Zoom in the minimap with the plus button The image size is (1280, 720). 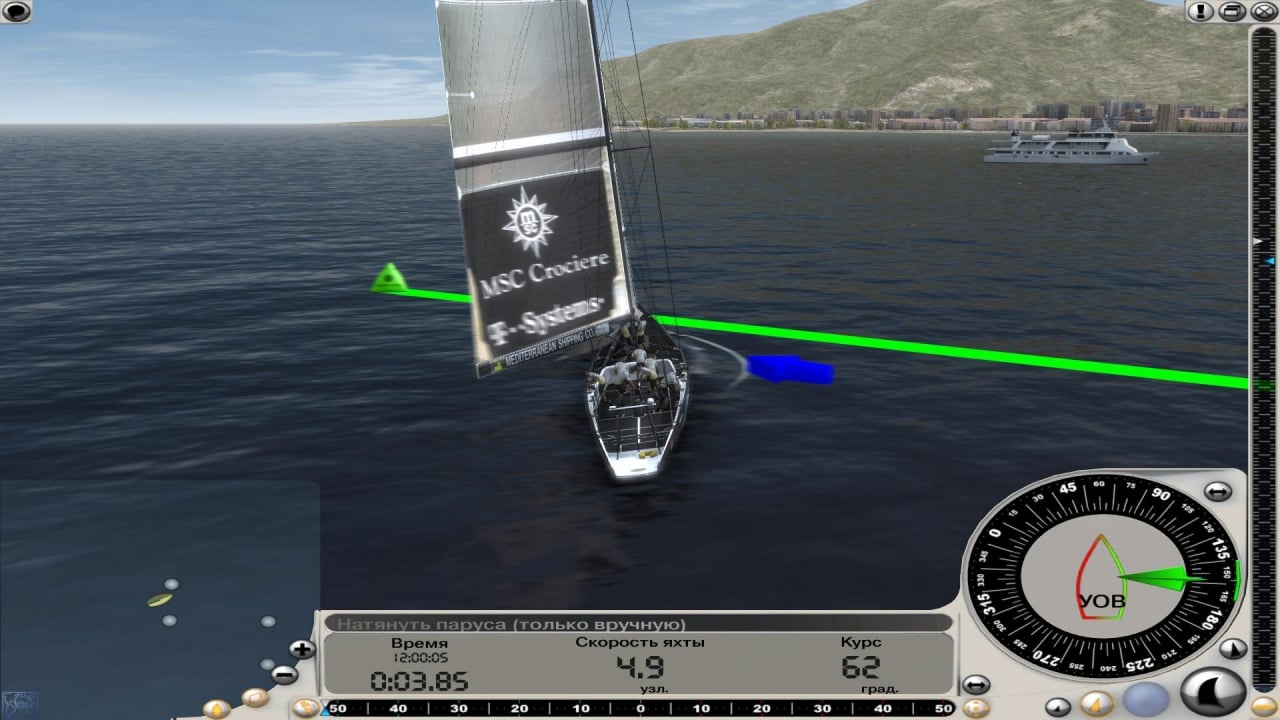coord(301,649)
